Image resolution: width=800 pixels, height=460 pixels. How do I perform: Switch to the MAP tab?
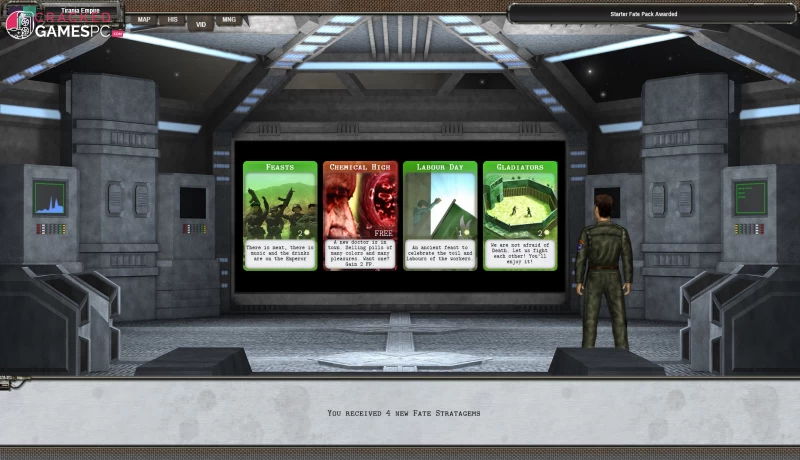pyautogui.click(x=144, y=19)
